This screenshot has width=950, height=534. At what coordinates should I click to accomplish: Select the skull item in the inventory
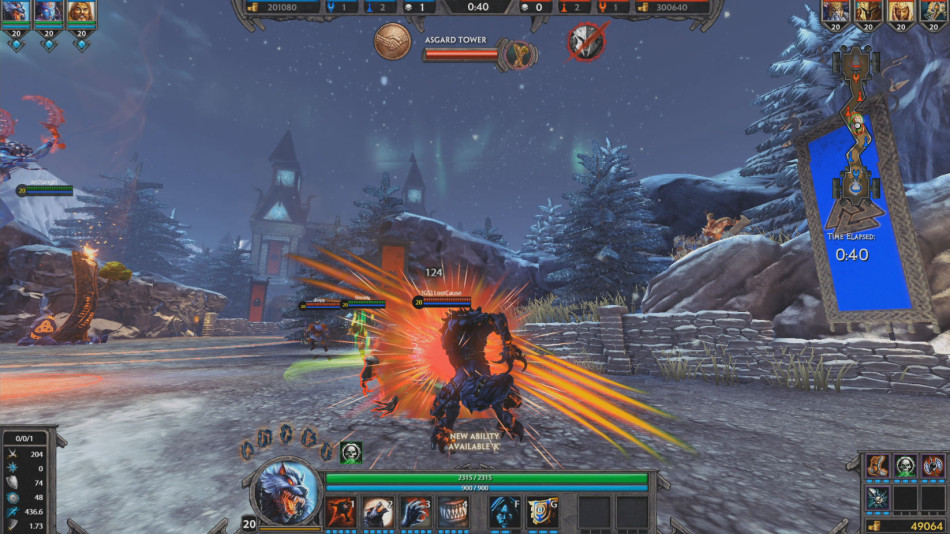[x=905, y=466]
